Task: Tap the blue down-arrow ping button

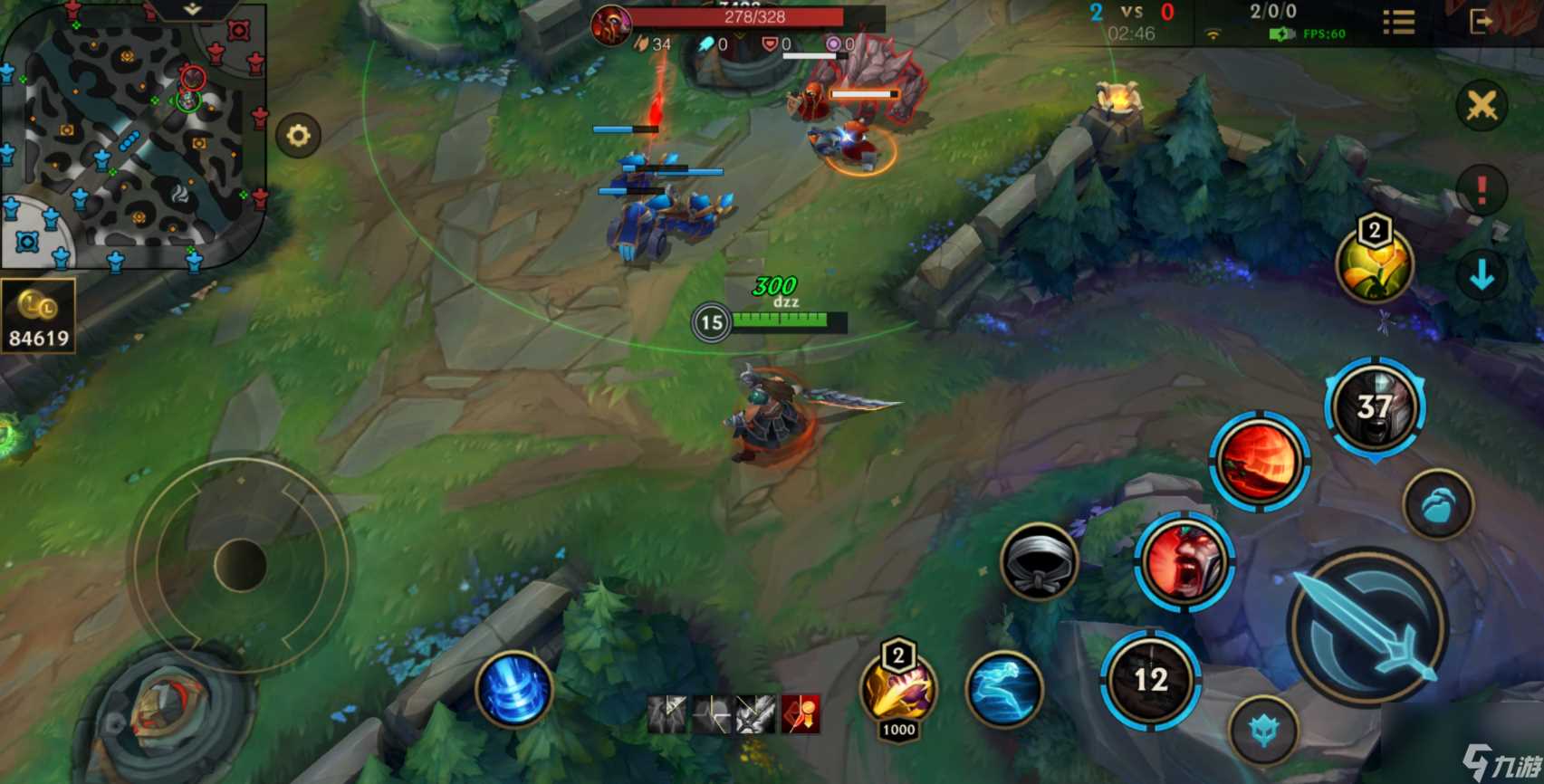Action: pyautogui.click(x=1482, y=274)
